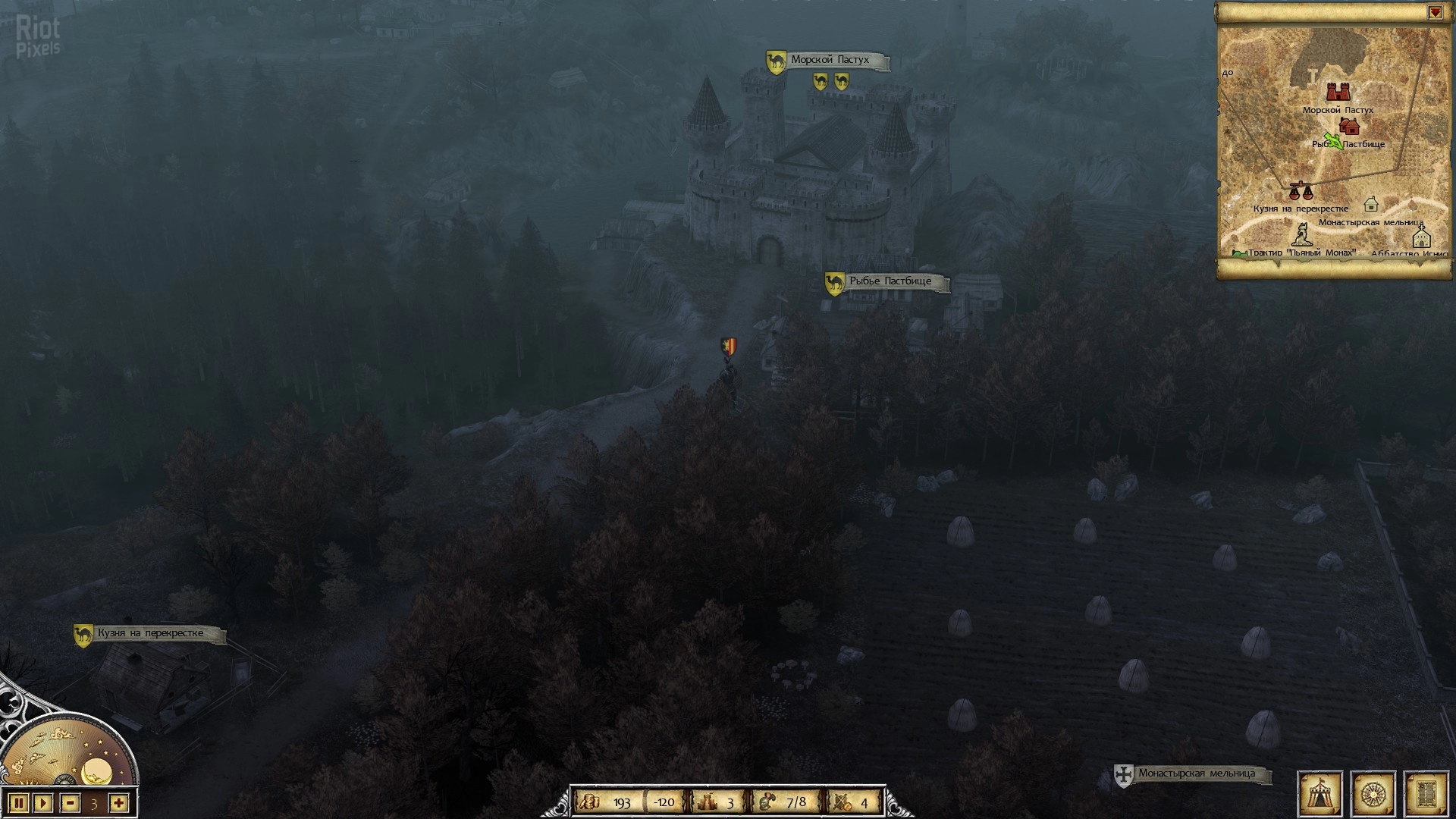Select the Рыбье Пастбище village label
Viewport: 1456px width, 819px height.
pos(890,281)
